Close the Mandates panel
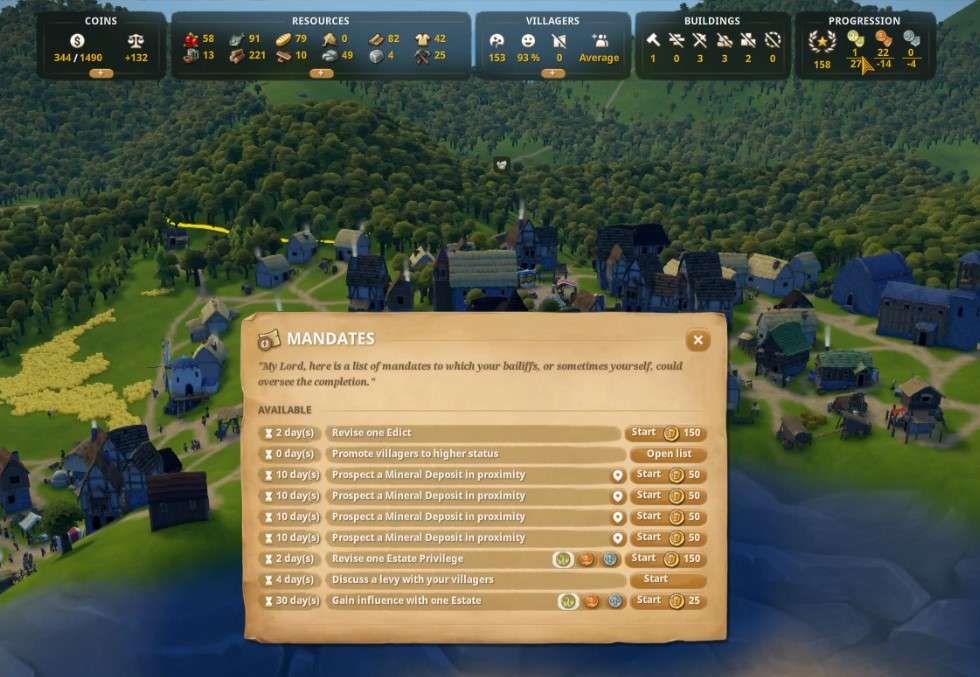 click(698, 340)
